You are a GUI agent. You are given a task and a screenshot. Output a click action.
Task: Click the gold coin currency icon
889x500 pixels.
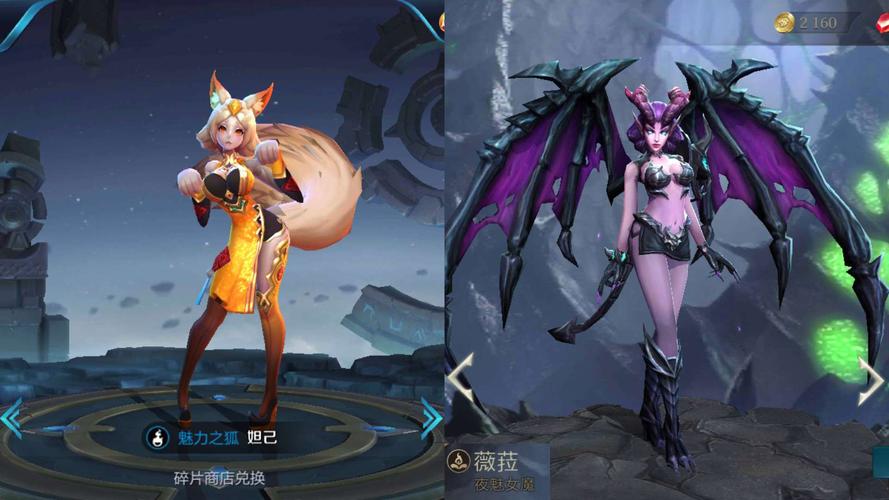coord(784,22)
